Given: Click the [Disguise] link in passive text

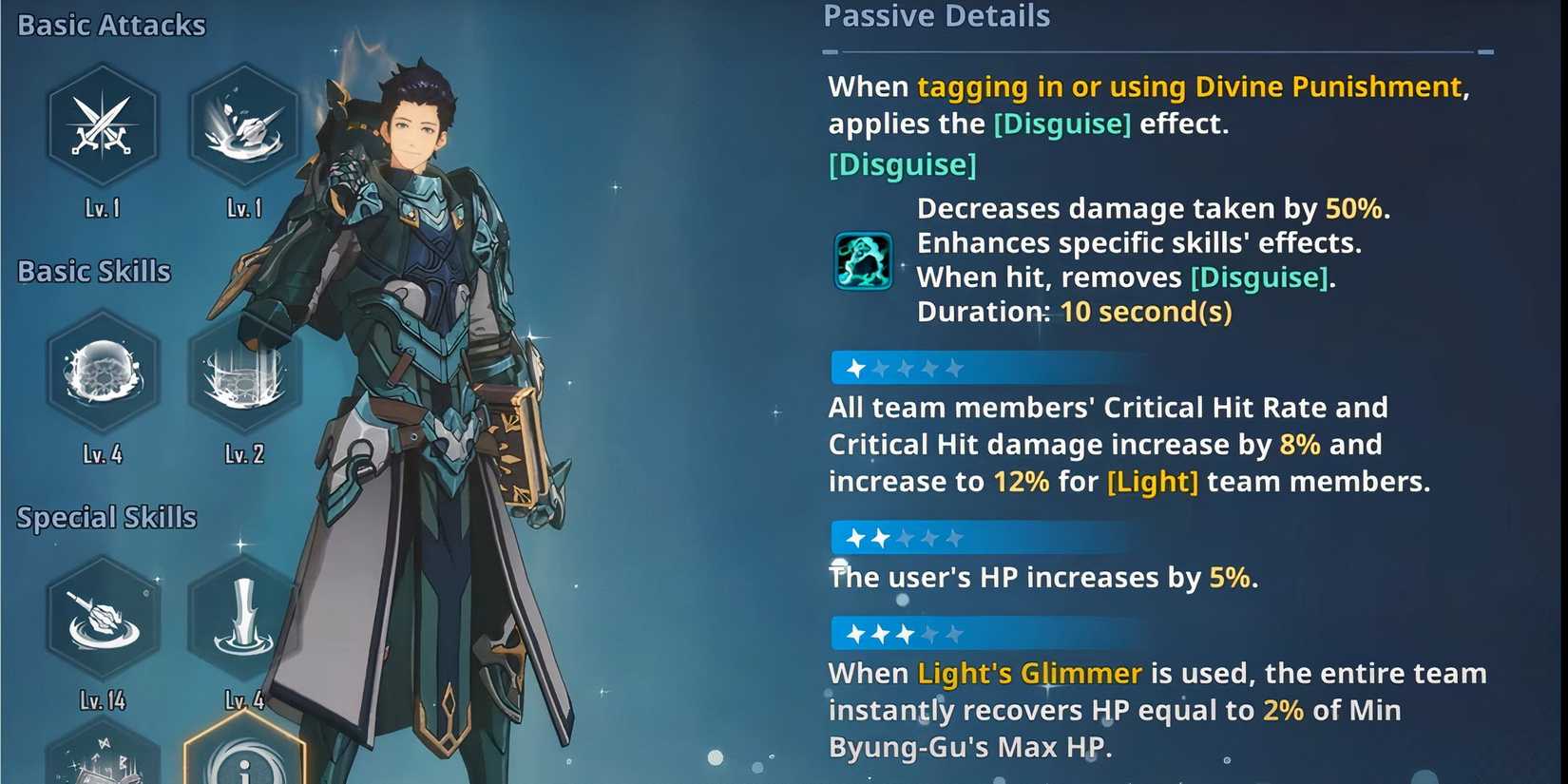Looking at the screenshot, I should 1061,124.
